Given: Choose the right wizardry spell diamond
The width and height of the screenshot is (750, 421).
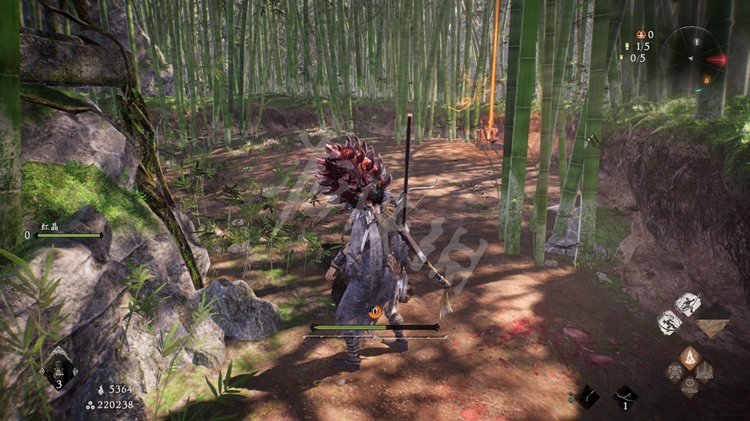Looking at the screenshot, I should coord(704,371).
